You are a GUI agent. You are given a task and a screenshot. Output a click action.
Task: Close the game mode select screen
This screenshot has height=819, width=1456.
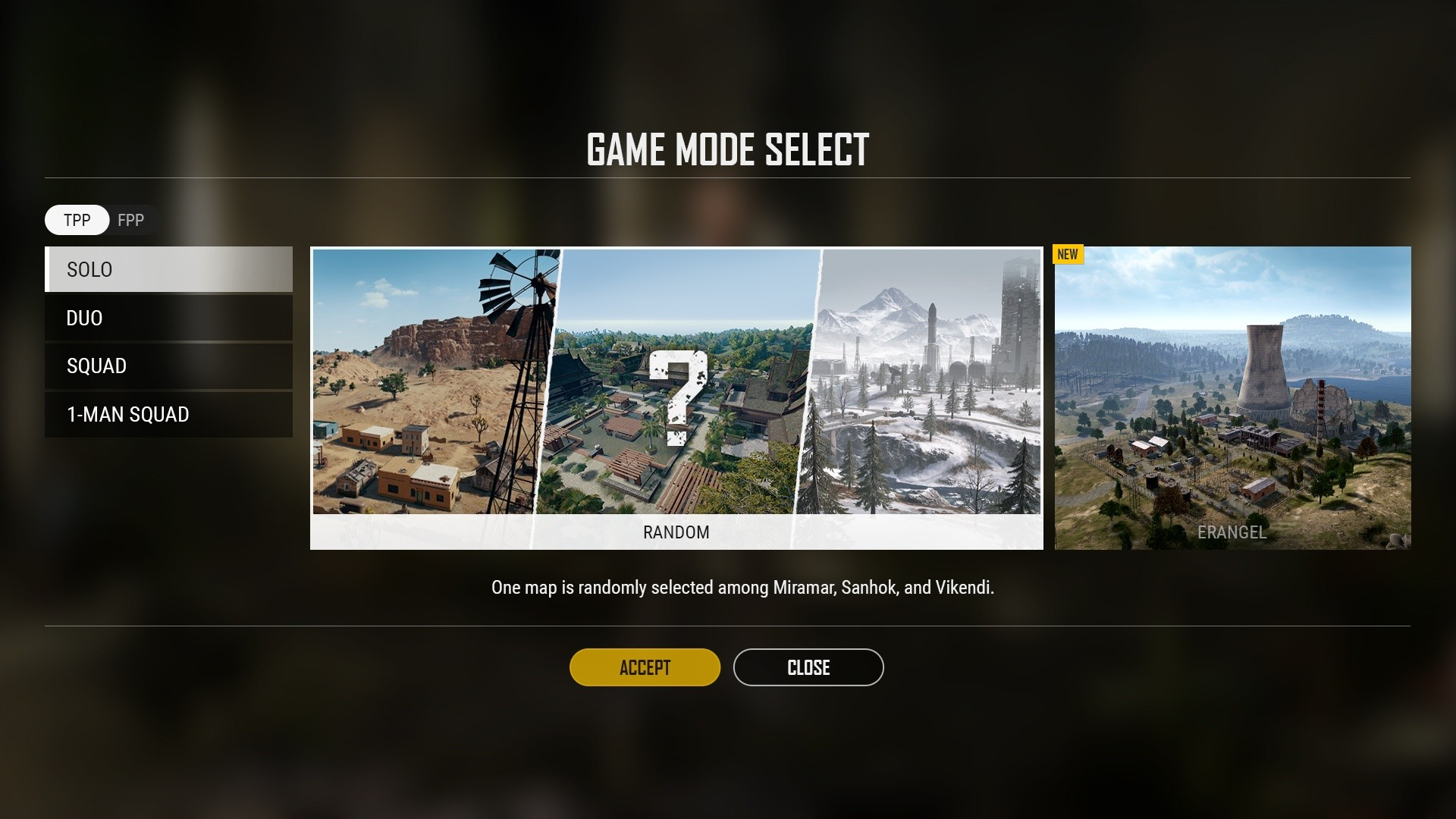(x=808, y=667)
